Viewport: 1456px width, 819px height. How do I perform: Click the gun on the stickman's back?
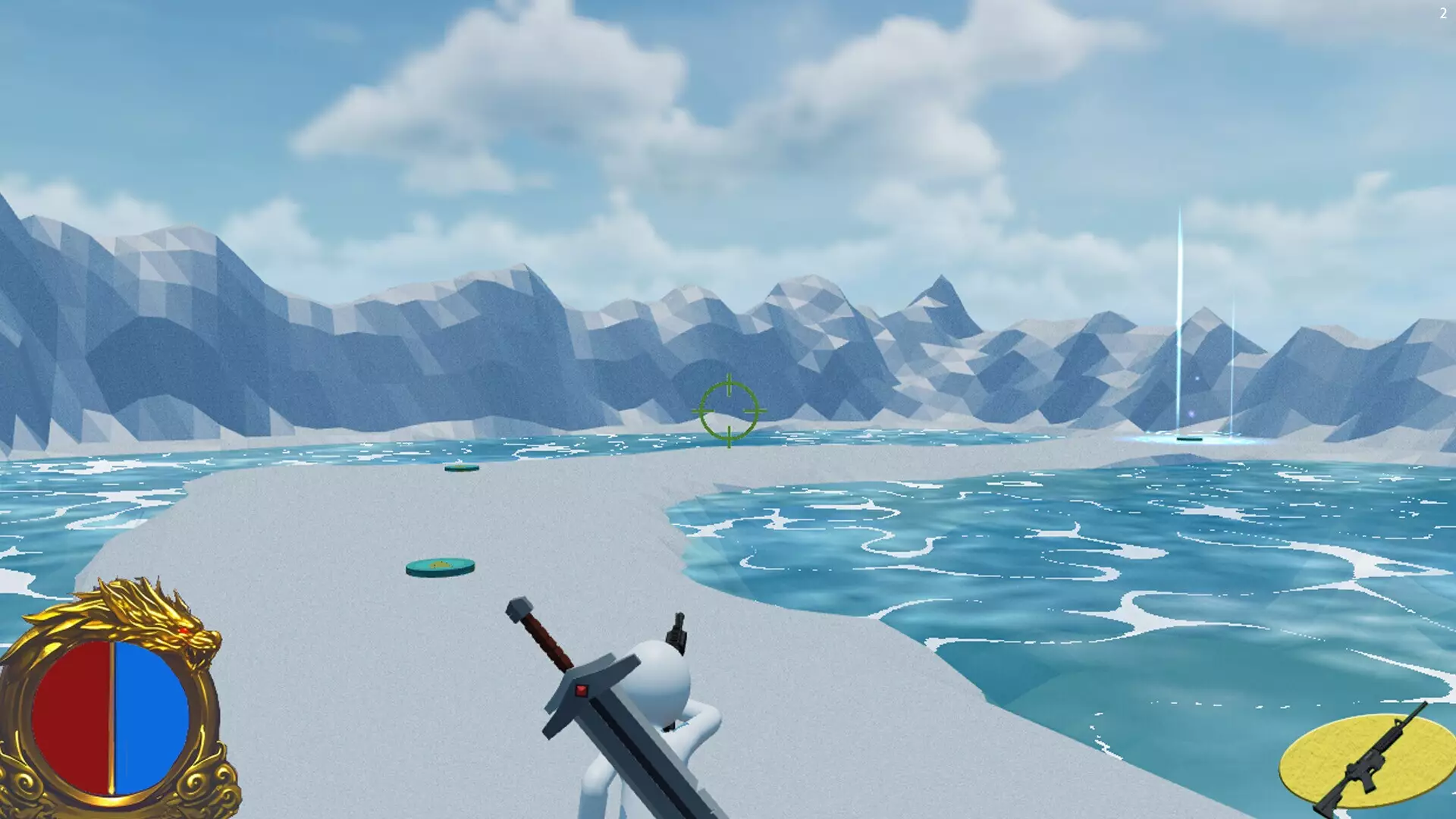pyautogui.click(x=677, y=629)
